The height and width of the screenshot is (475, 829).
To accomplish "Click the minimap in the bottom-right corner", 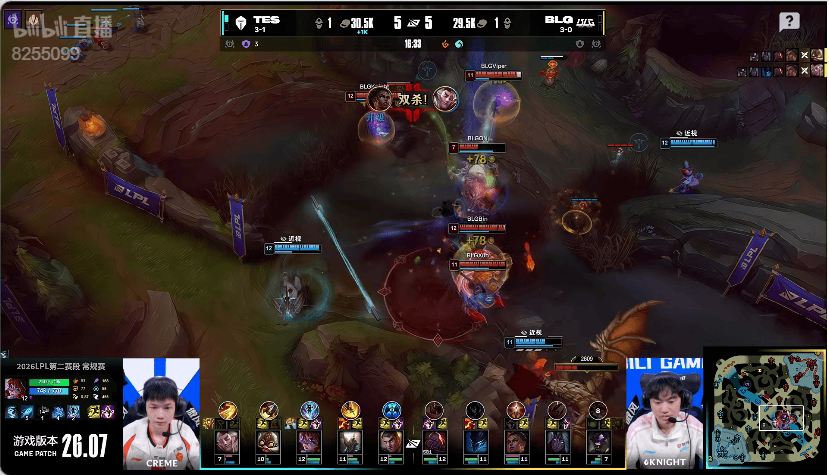I will (x=765, y=410).
